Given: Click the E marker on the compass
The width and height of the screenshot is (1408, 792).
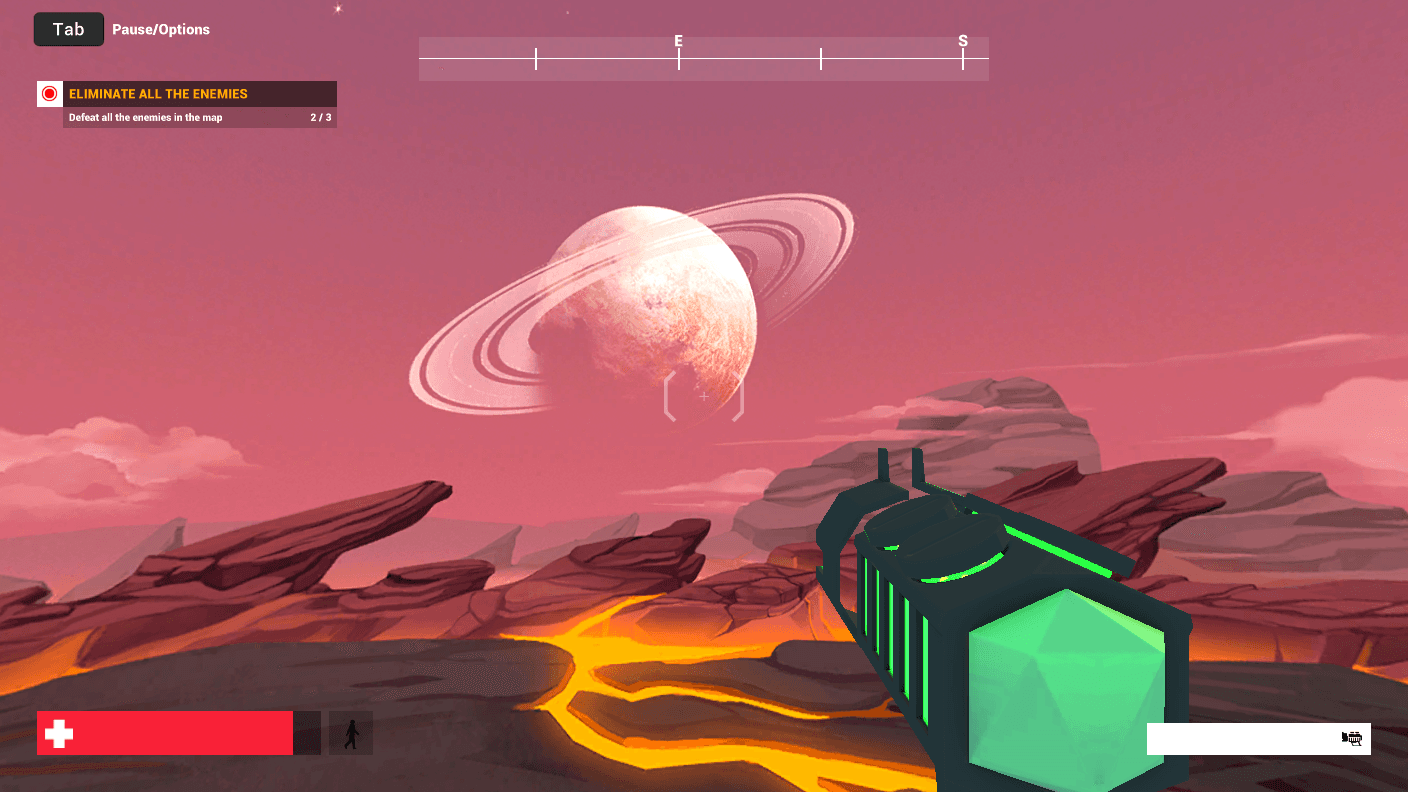Looking at the screenshot, I should click(678, 42).
